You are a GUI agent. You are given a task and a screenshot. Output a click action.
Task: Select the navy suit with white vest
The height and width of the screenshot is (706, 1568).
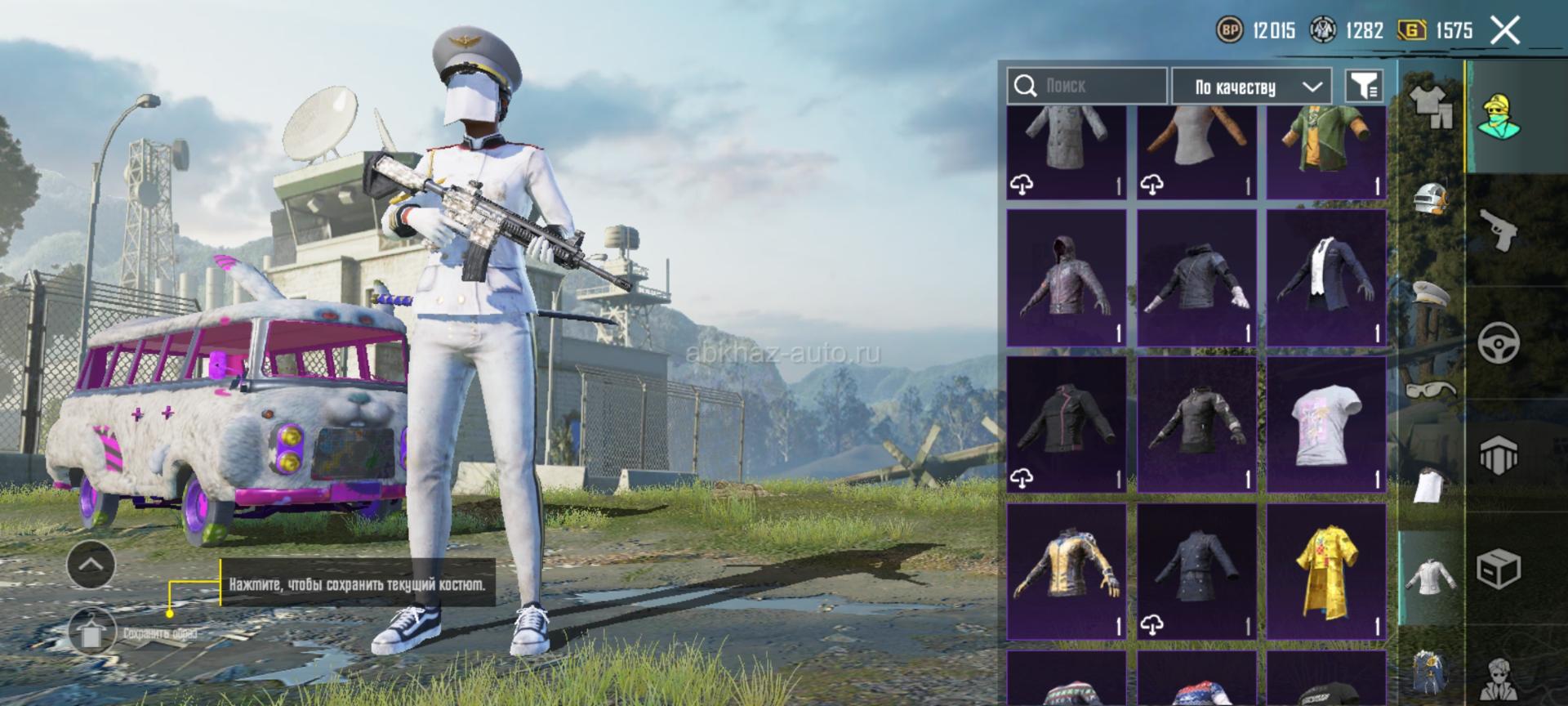point(1325,277)
